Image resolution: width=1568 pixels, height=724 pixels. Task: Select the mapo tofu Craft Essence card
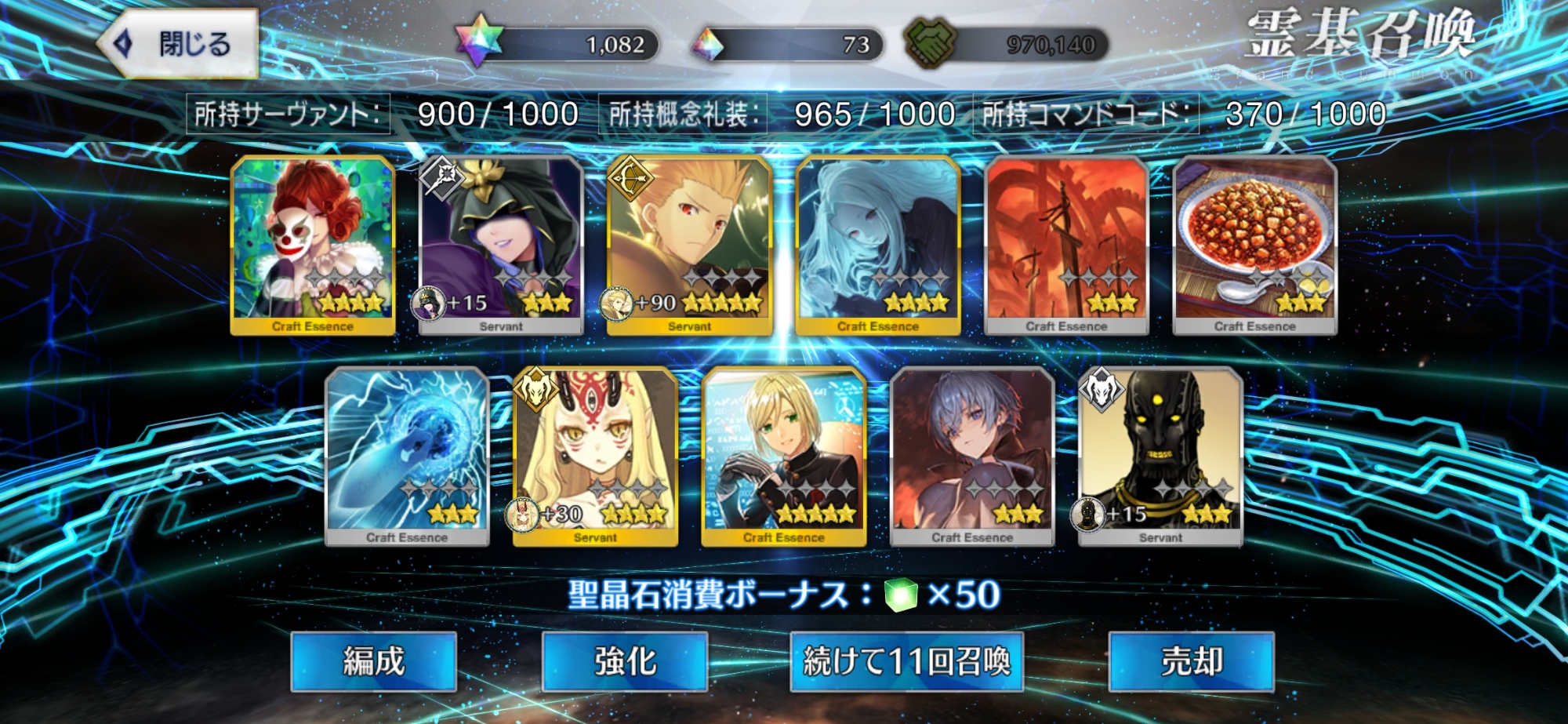1254,245
